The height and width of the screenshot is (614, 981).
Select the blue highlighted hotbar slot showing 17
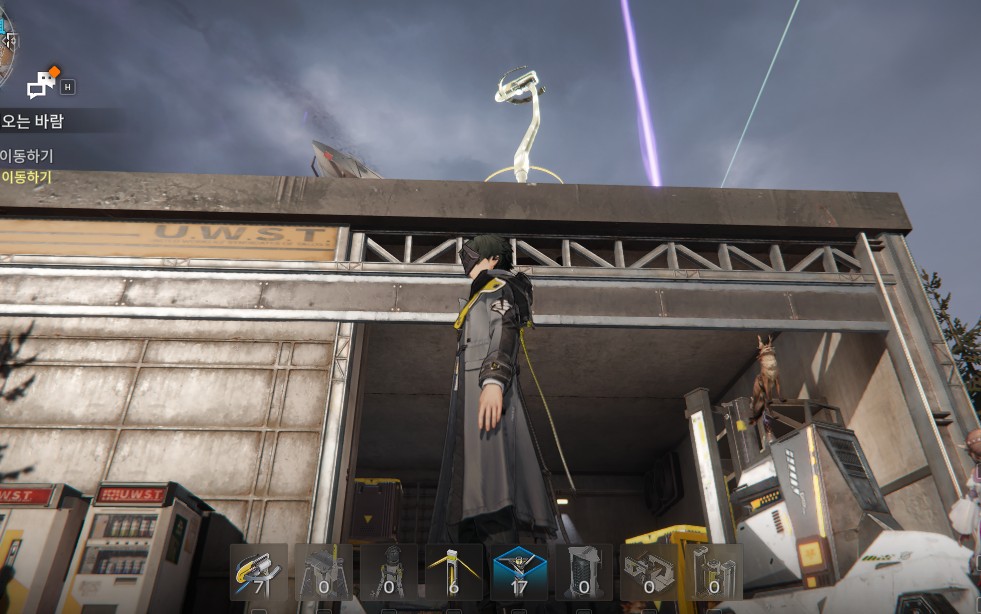pyautogui.click(x=519, y=572)
